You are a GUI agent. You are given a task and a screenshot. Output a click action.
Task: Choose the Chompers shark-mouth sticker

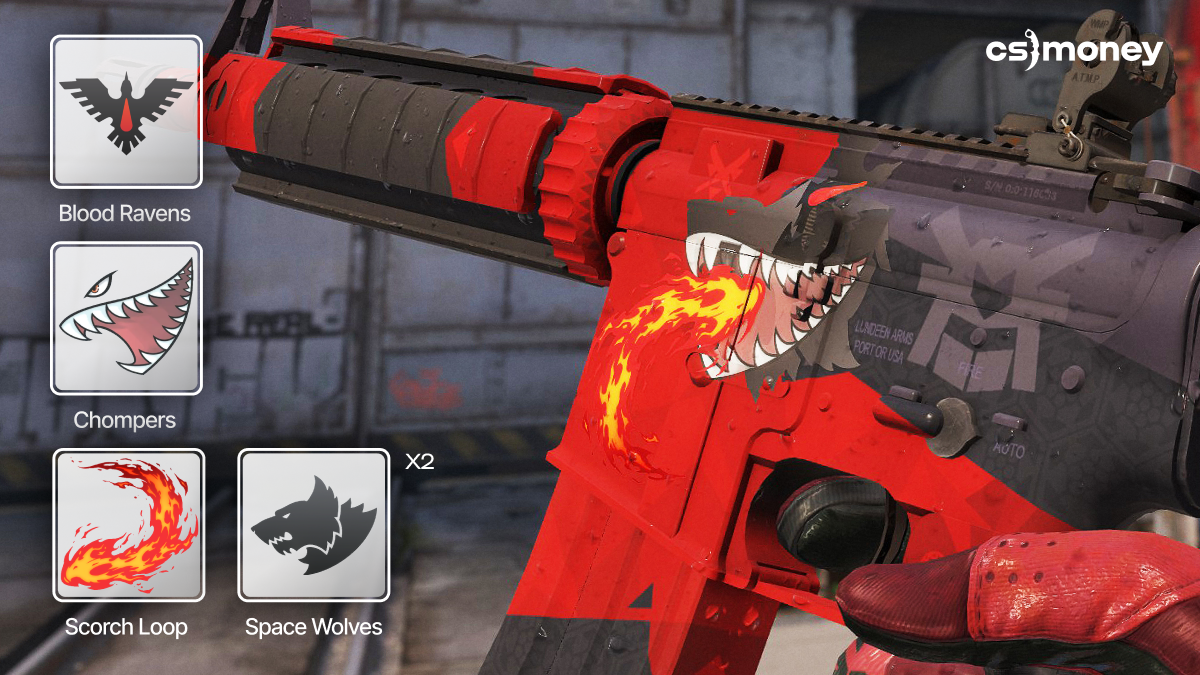pyautogui.click(x=126, y=318)
